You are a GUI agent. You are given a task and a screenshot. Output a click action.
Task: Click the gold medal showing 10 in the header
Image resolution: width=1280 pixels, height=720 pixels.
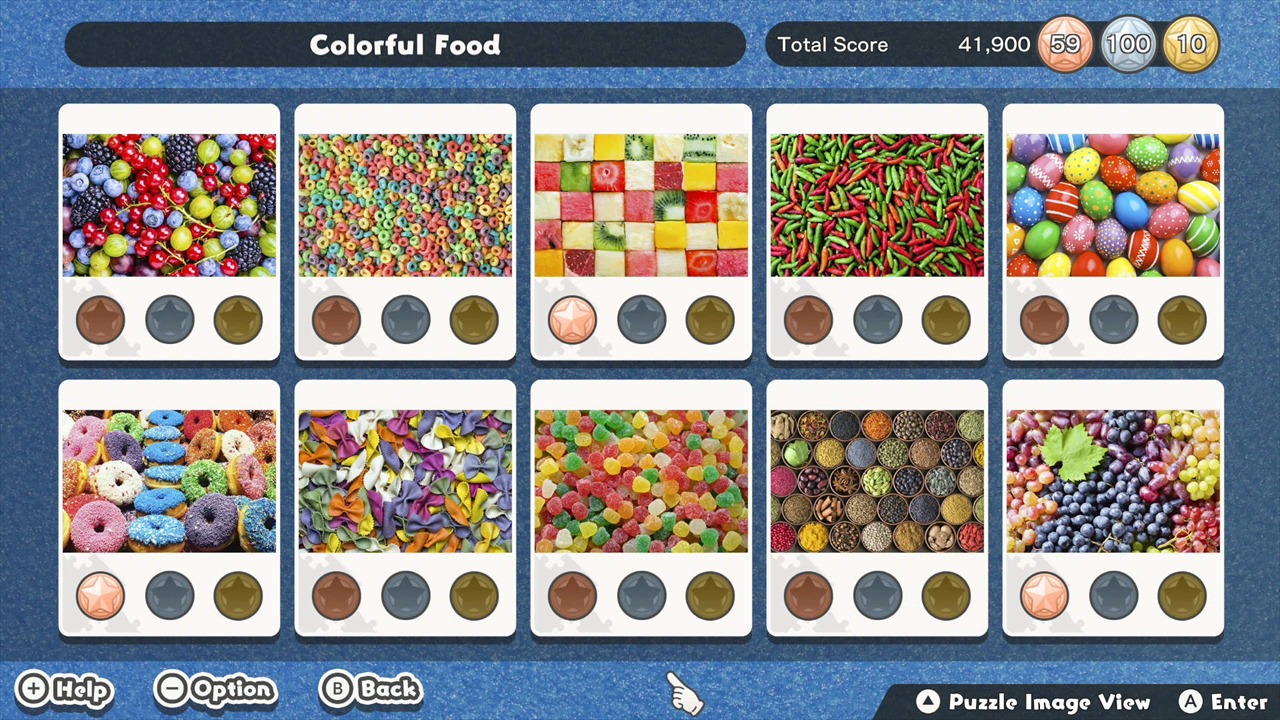coord(1191,44)
